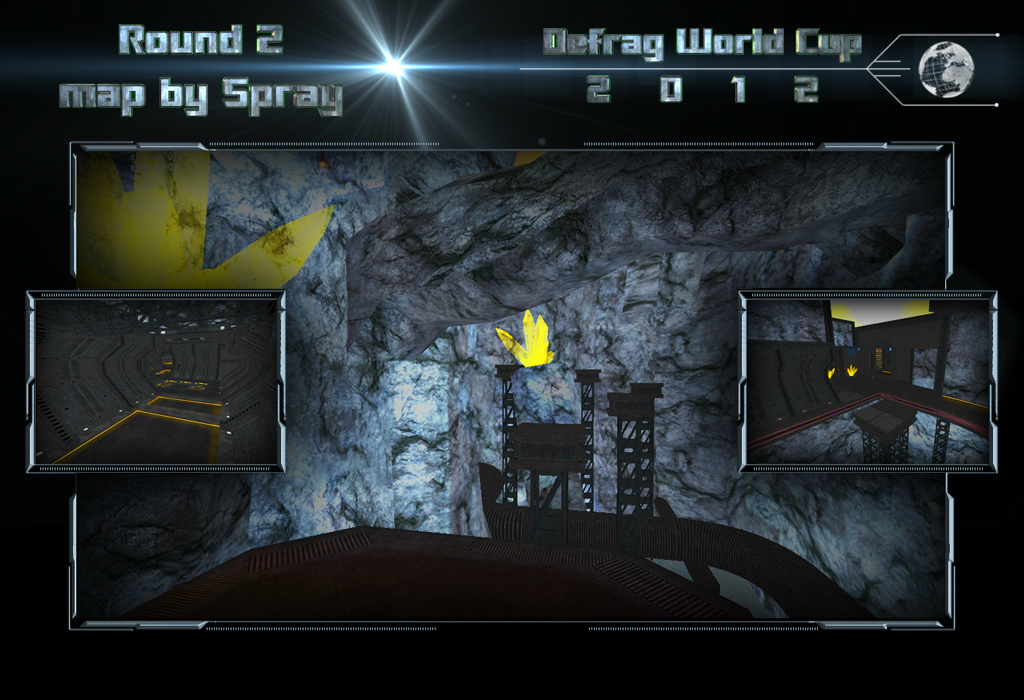The width and height of the screenshot is (1024, 700).
Task: Open the dark corridor preview thumbnail
Action: [155, 381]
